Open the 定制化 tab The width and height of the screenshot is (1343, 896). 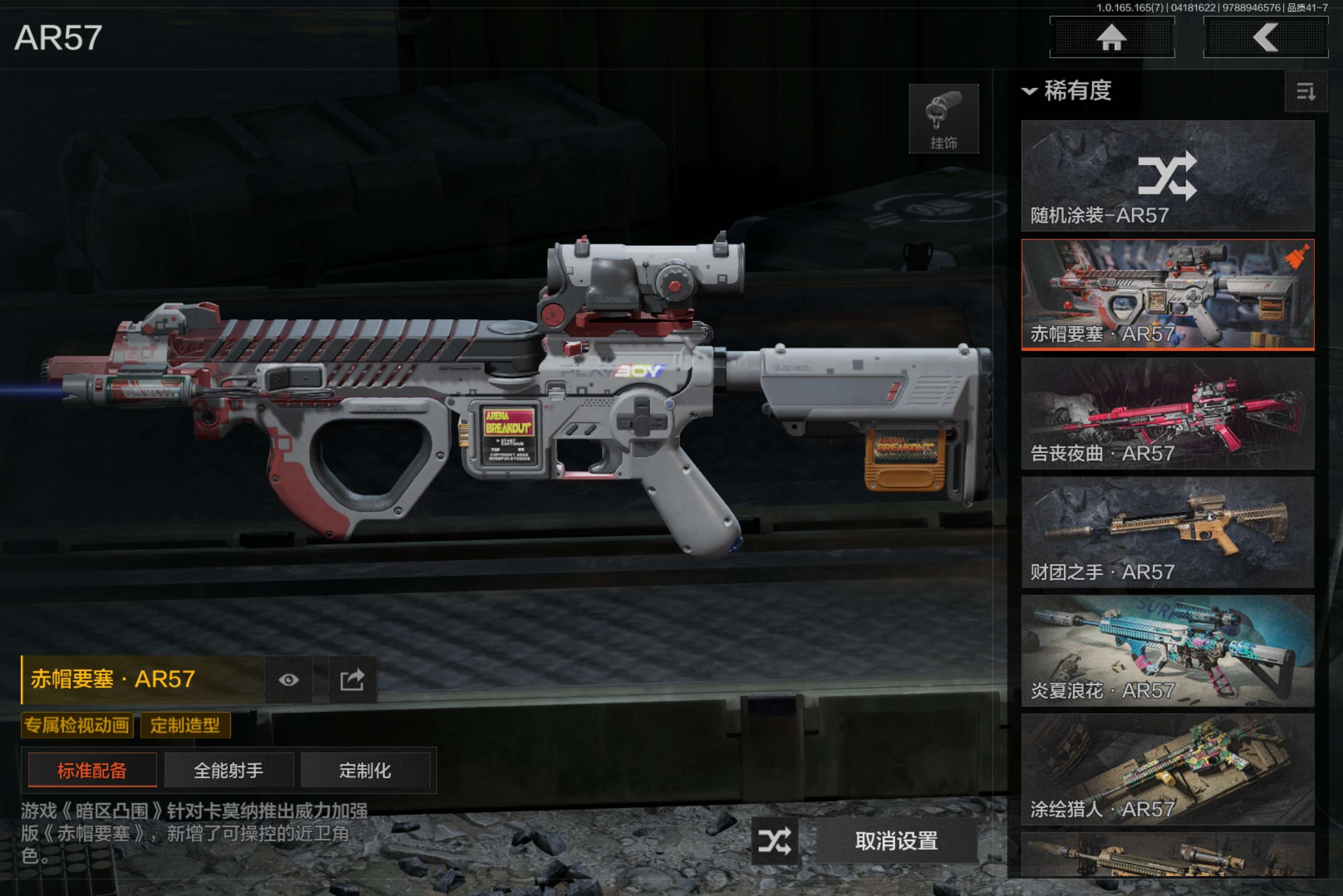tap(365, 770)
